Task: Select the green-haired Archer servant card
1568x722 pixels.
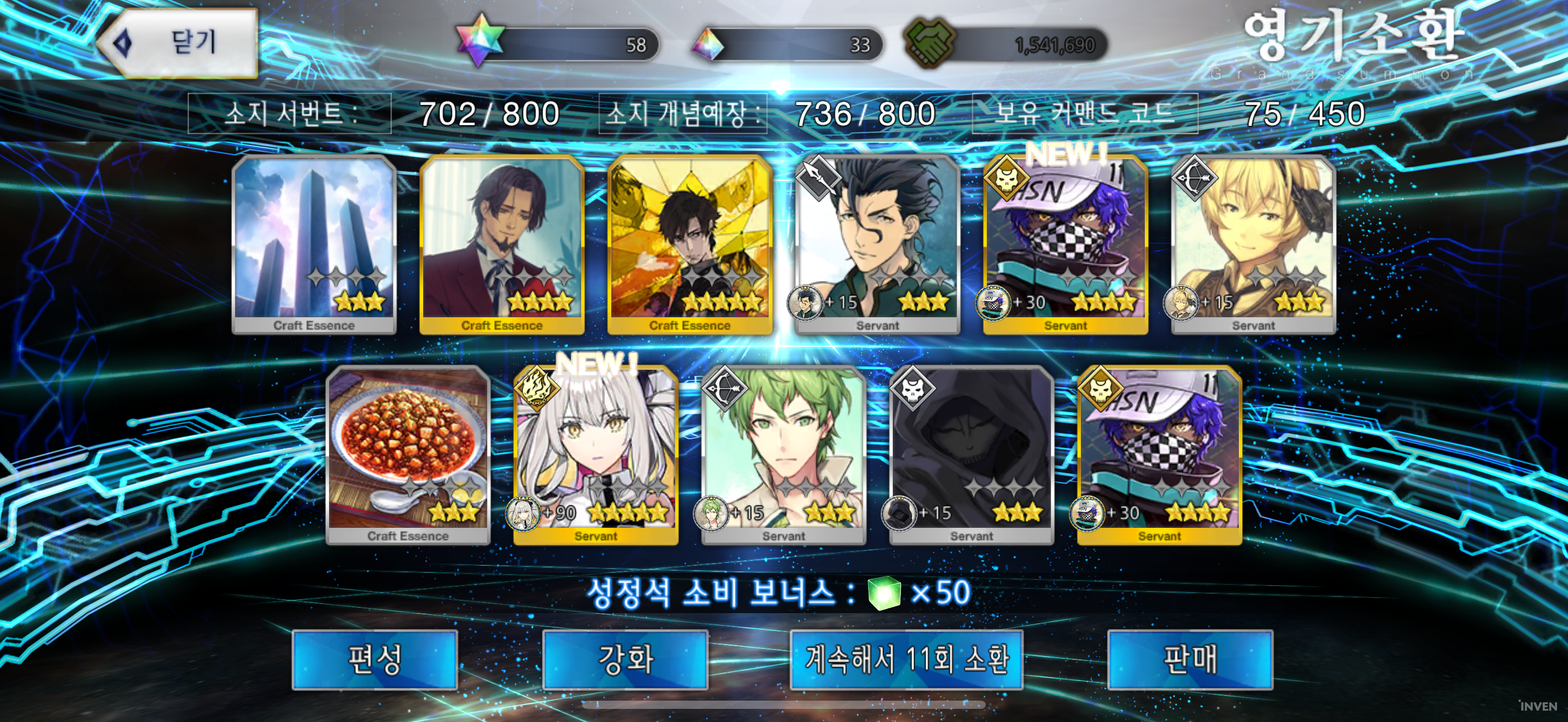Action: 783,455
